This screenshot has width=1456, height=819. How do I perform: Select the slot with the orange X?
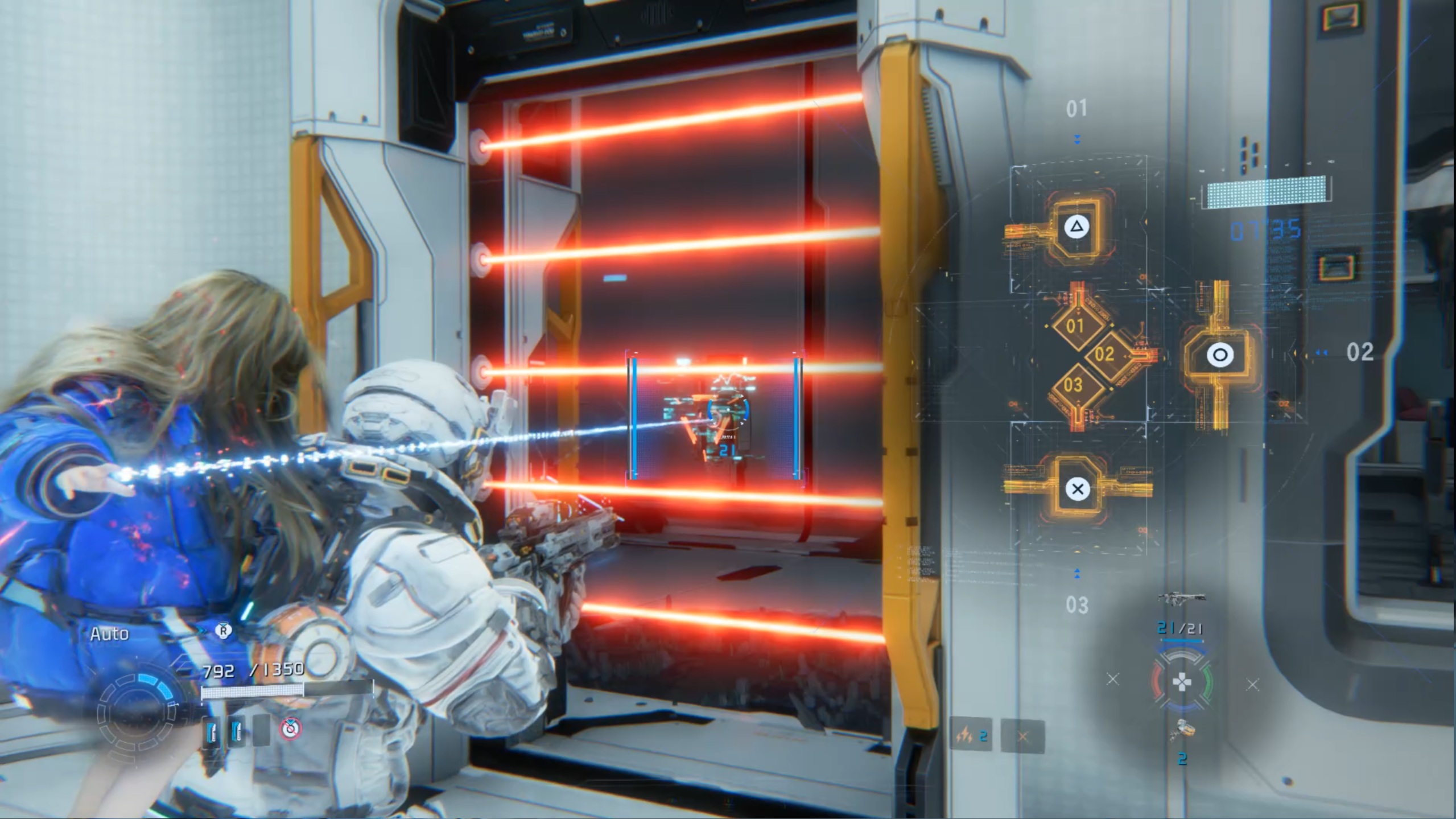point(1022,736)
